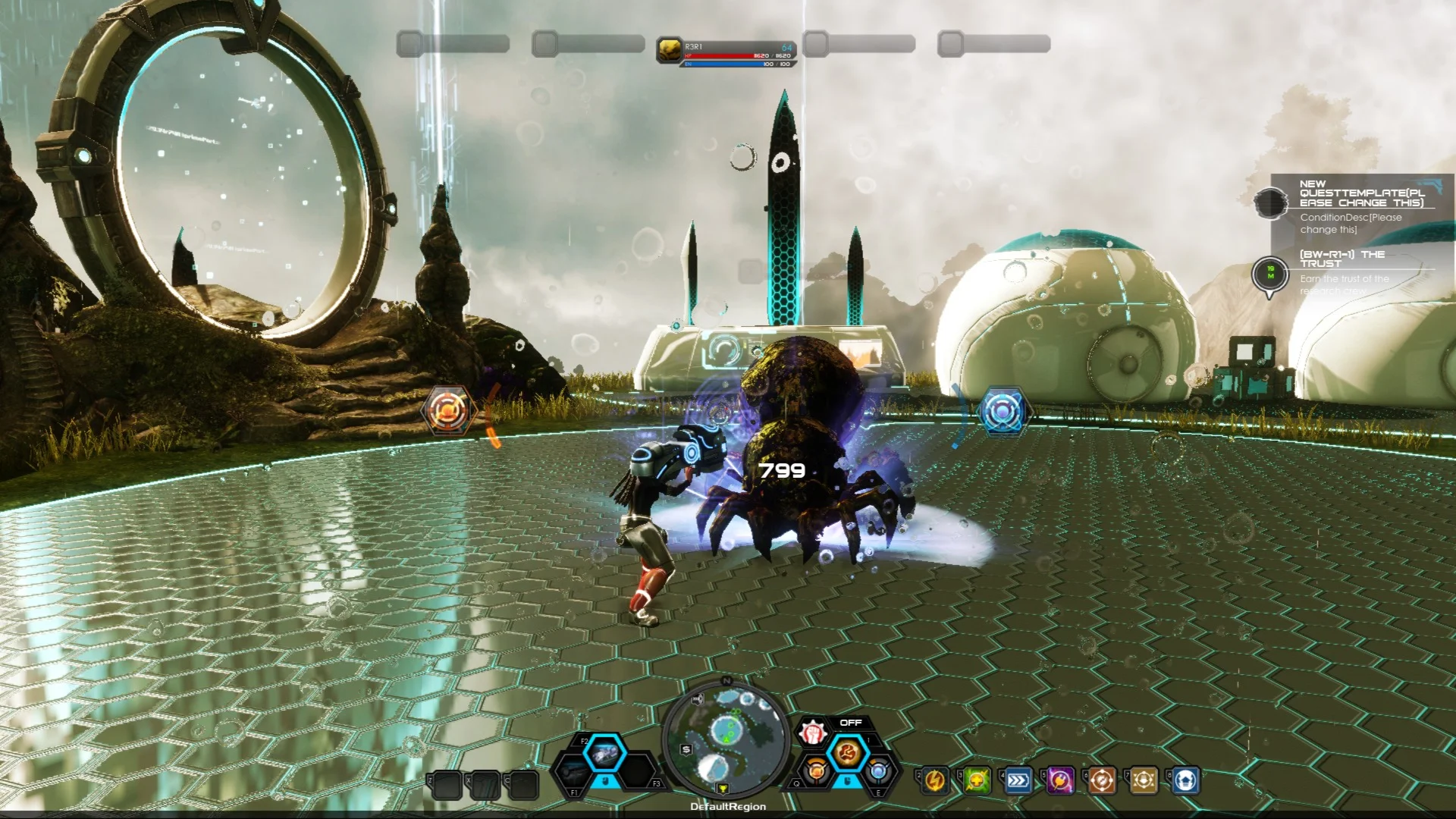Activate the blue up-arrow shield ability

(x=1185, y=780)
